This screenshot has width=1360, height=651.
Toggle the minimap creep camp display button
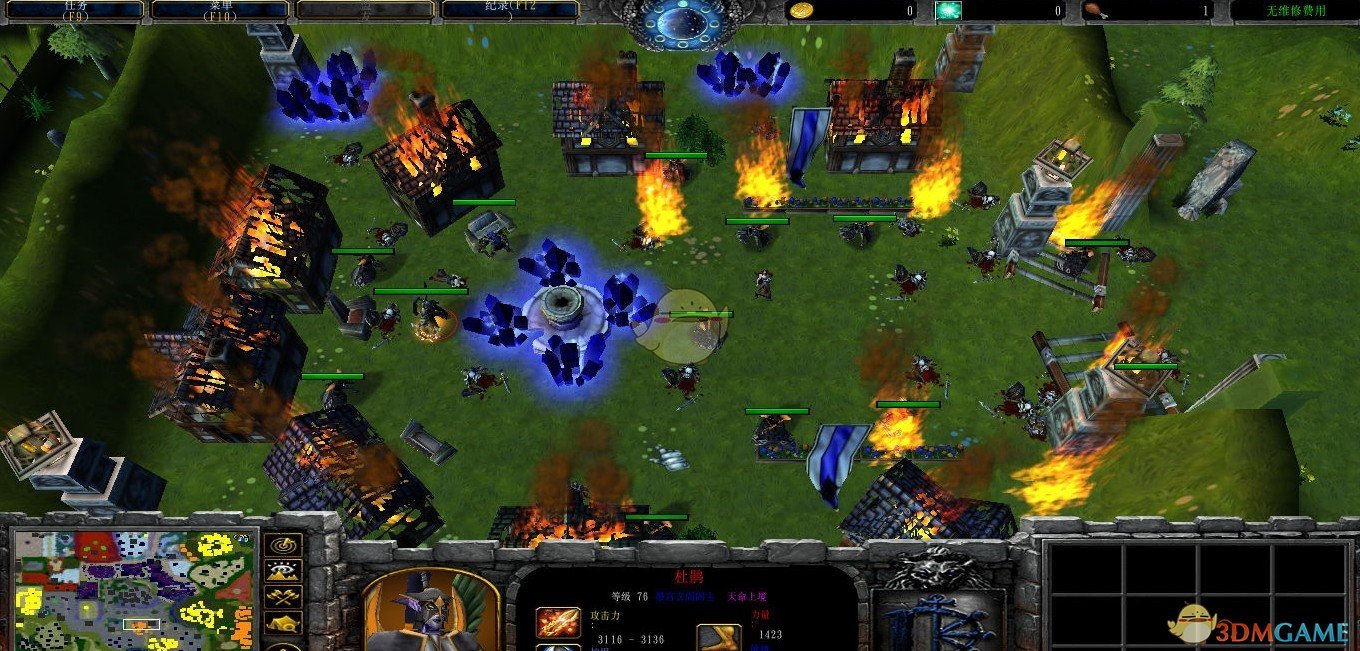283,623
